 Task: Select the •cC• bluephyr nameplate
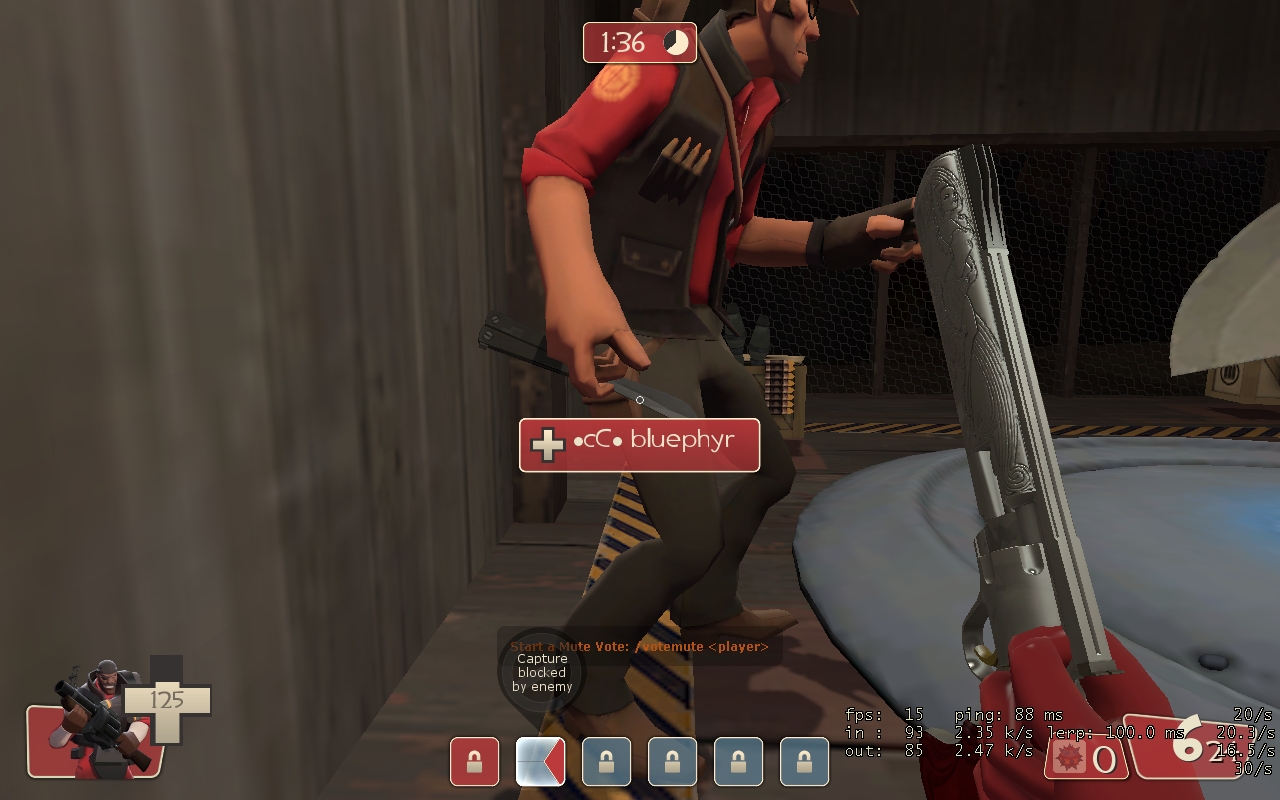pos(638,444)
